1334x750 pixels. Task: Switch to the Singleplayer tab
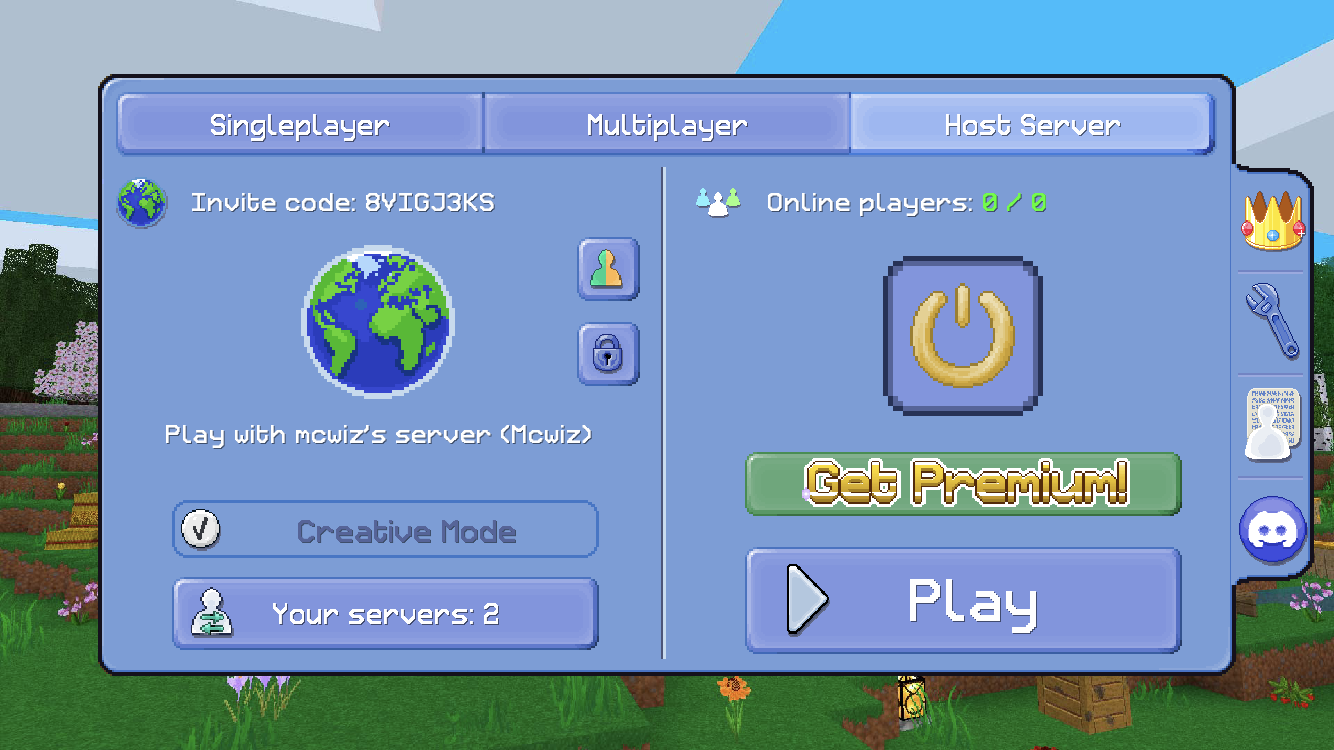click(297, 124)
